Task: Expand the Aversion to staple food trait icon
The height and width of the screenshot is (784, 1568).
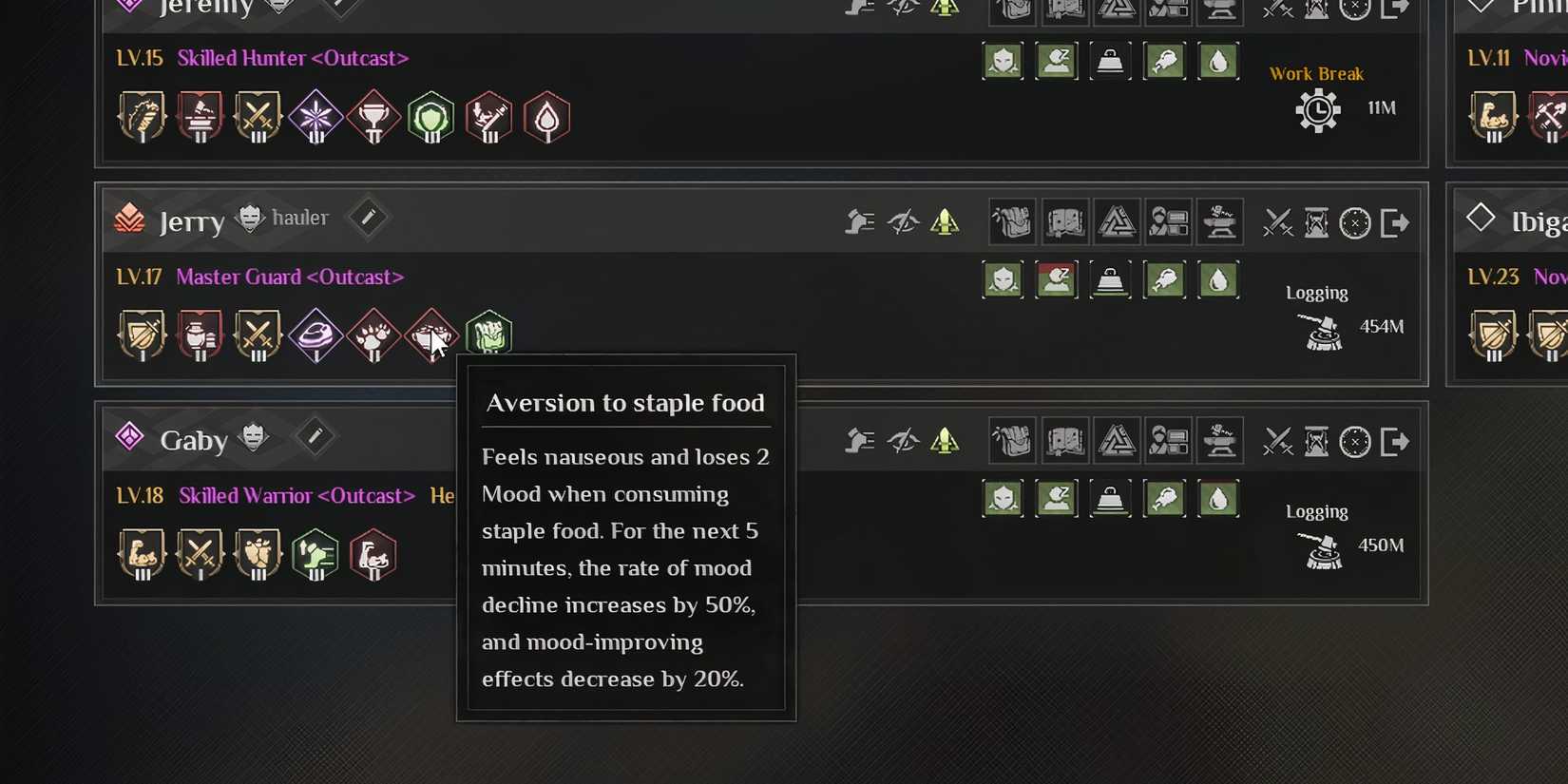Action: pos(431,335)
